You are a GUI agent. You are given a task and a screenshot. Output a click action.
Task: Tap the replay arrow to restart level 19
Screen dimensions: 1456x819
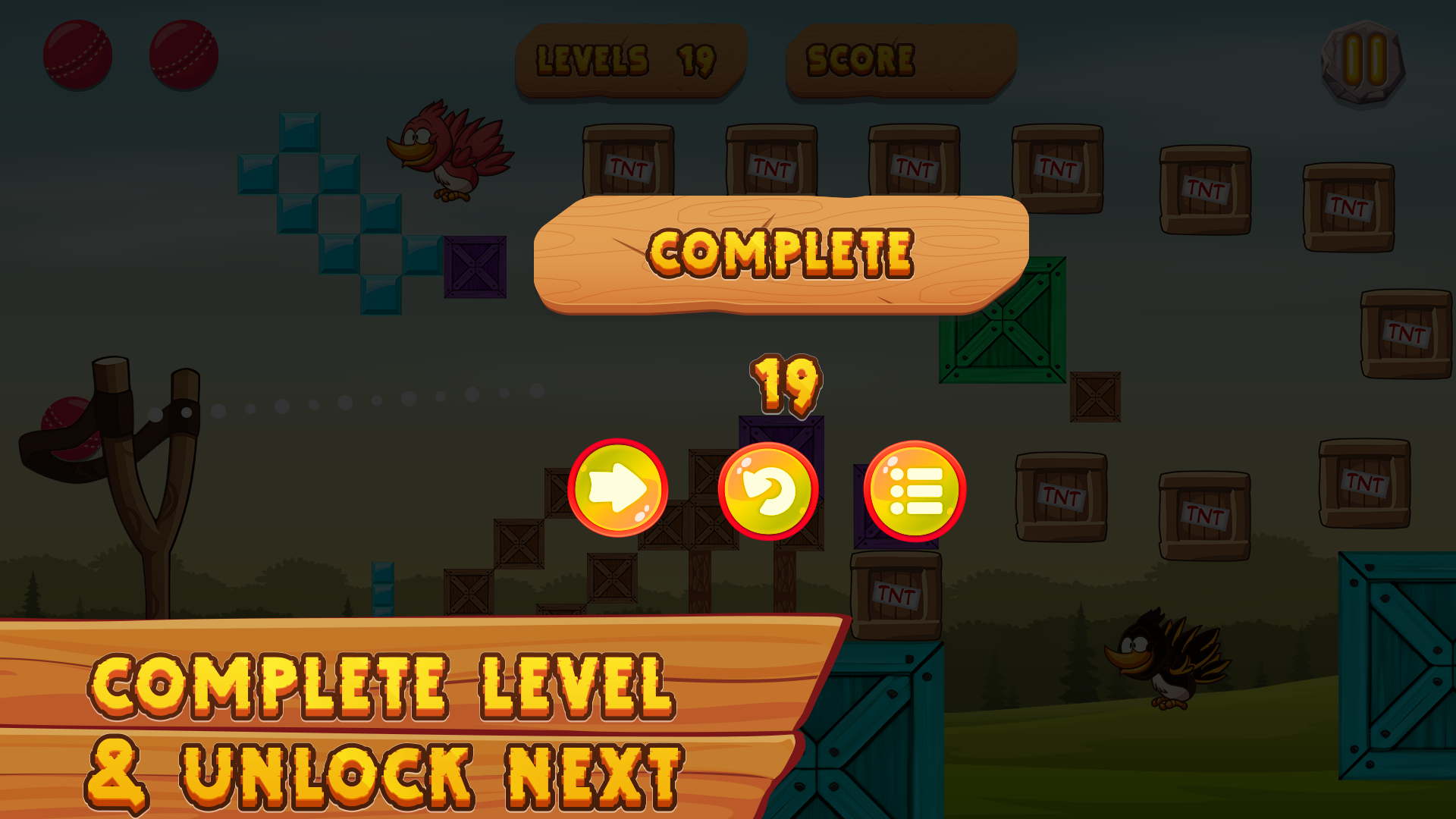pyautogui.click(x=768, y=489)
